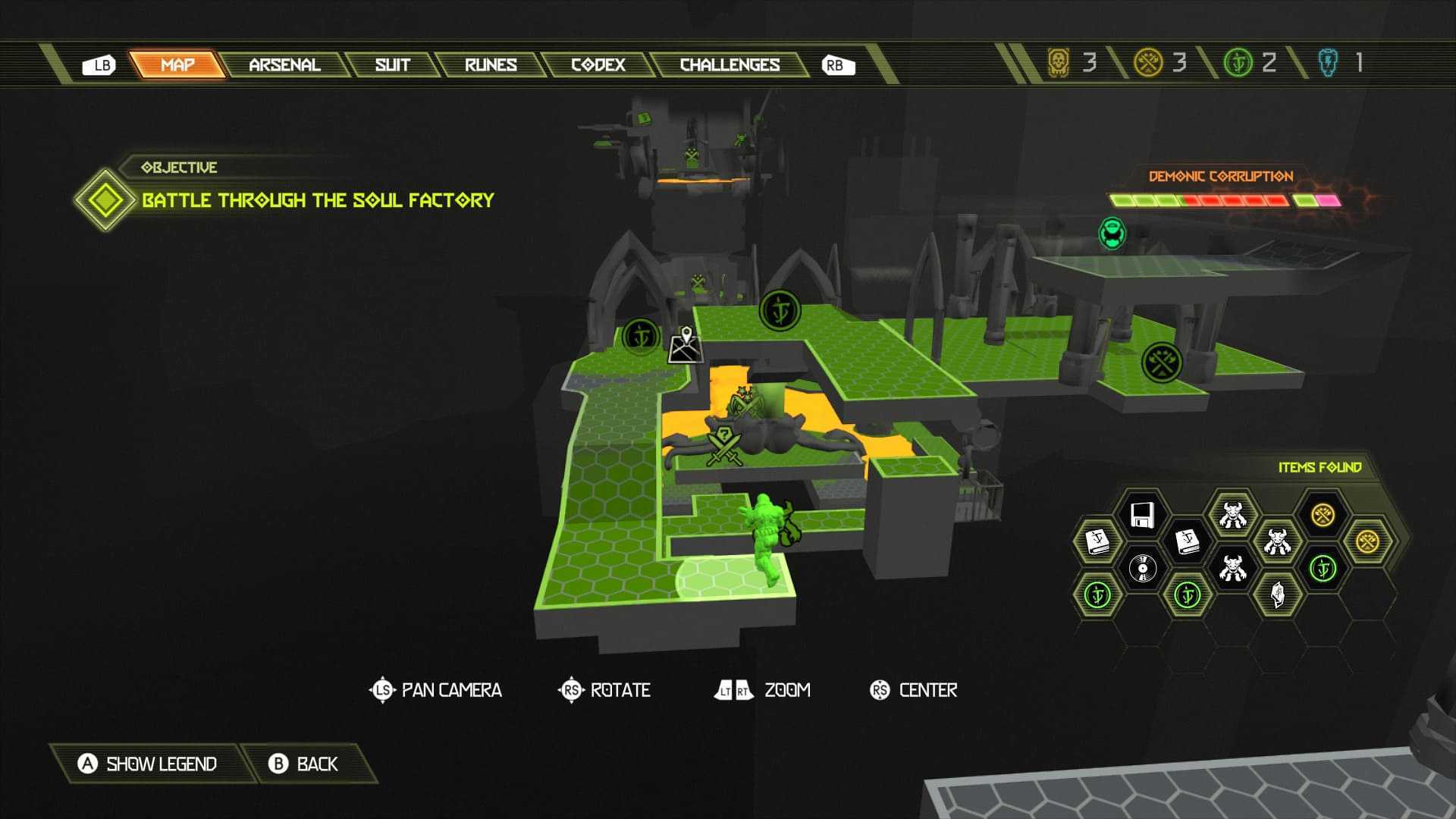Click the automap station marker with pin
Screen dimensions: 1456x819
pos(686,346)
